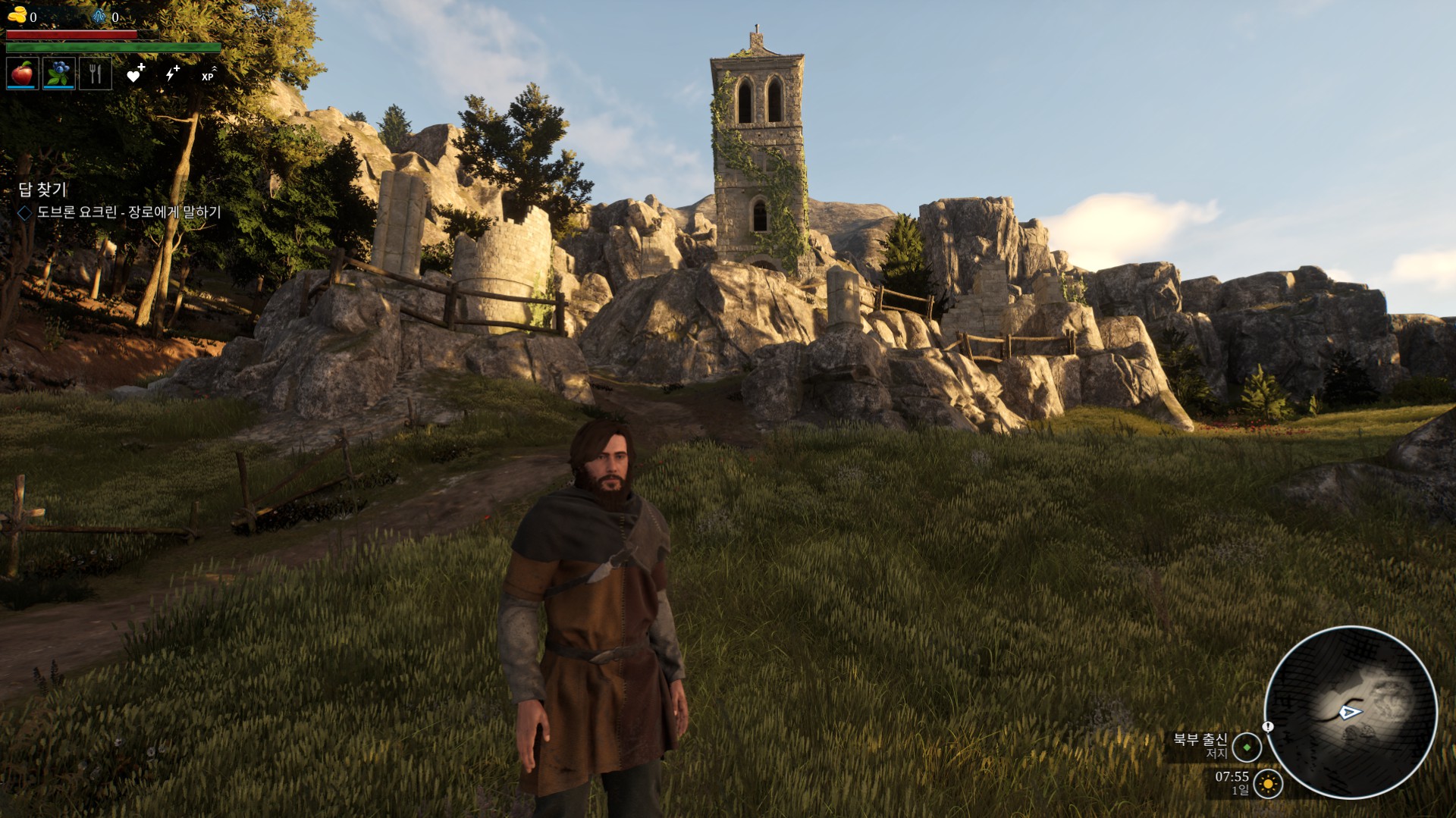Open the circular minimap
This screenshot has height=818, width=1456.
coord(1351,712)
